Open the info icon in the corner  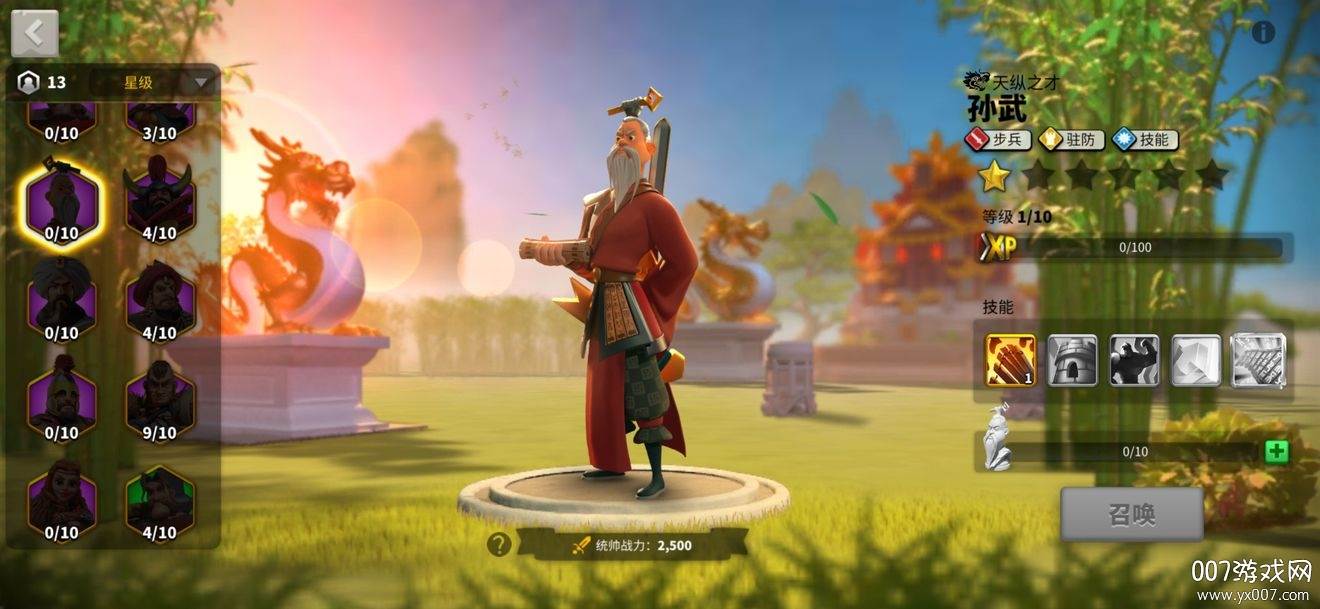(1263, 33)
